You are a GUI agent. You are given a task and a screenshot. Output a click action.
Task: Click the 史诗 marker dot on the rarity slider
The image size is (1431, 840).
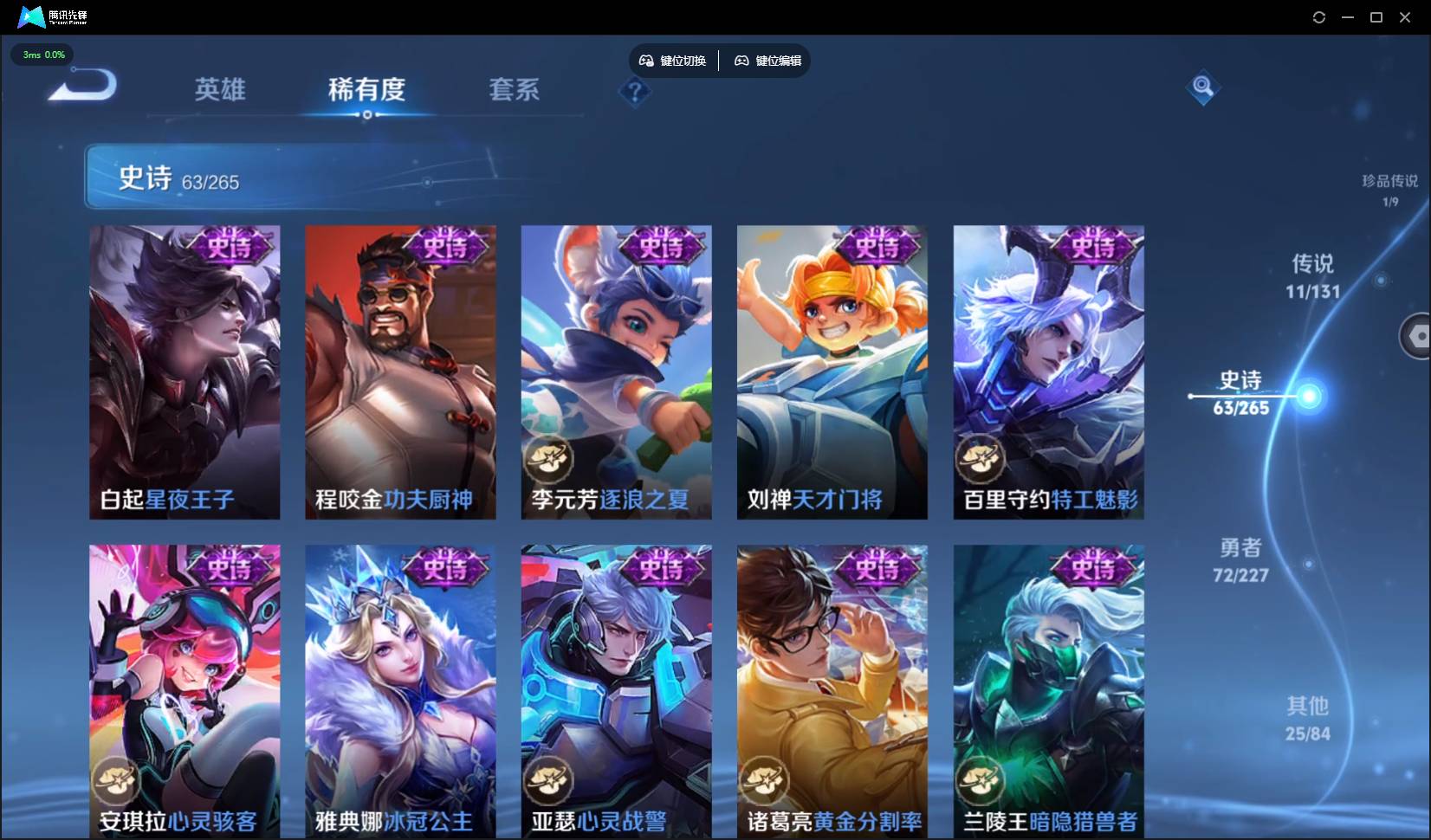(x=1311, y=397)
